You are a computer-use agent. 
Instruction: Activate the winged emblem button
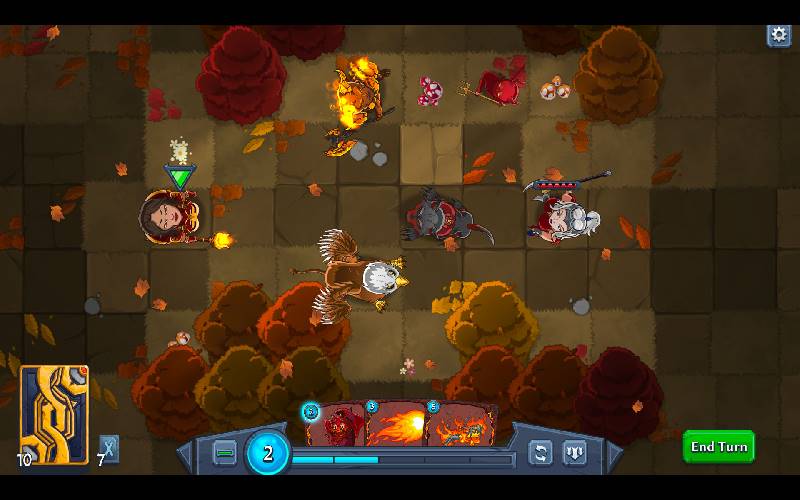[575, 452]
